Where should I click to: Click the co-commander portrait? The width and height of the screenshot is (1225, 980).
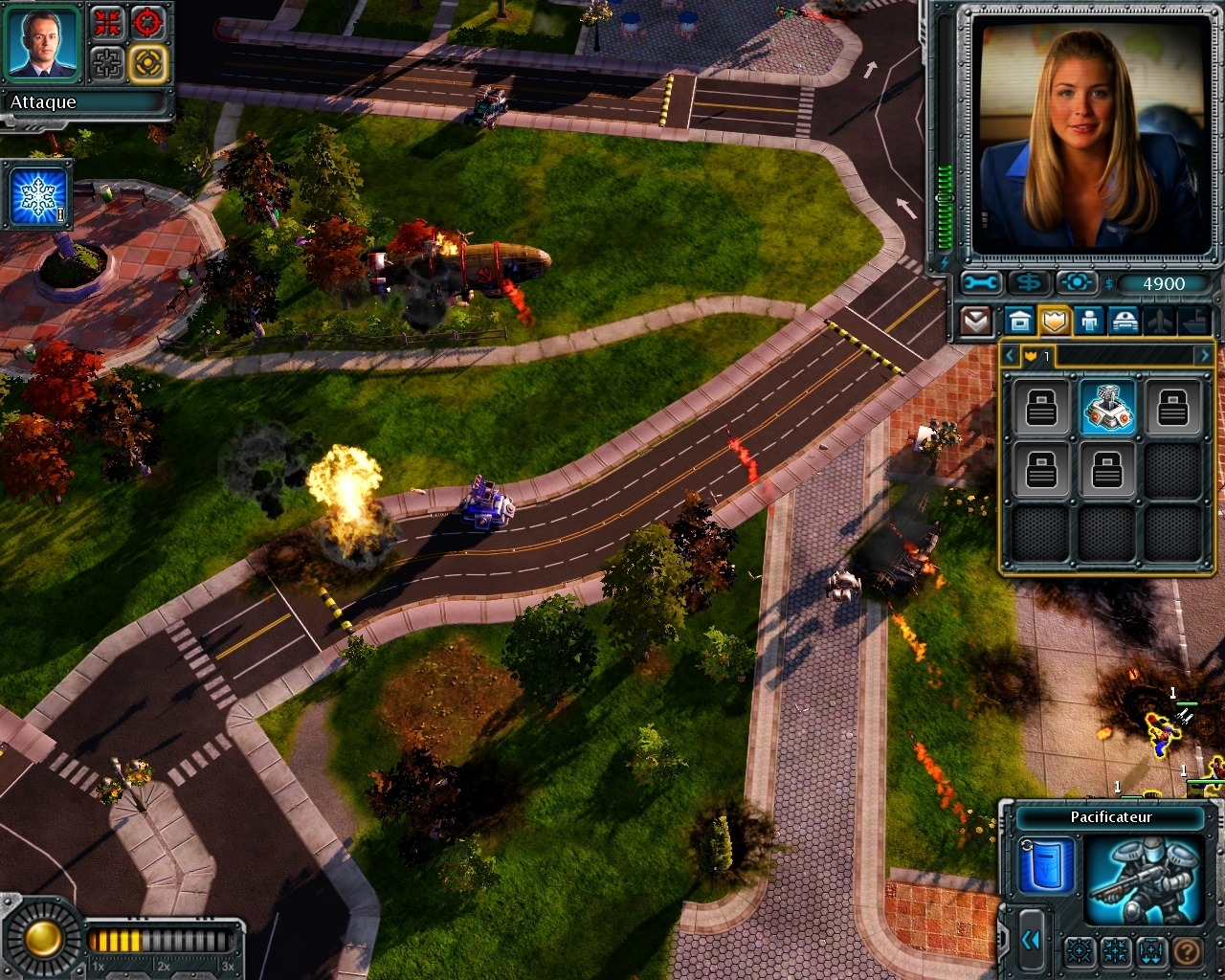pyautogui.click(x=43, y=43)
